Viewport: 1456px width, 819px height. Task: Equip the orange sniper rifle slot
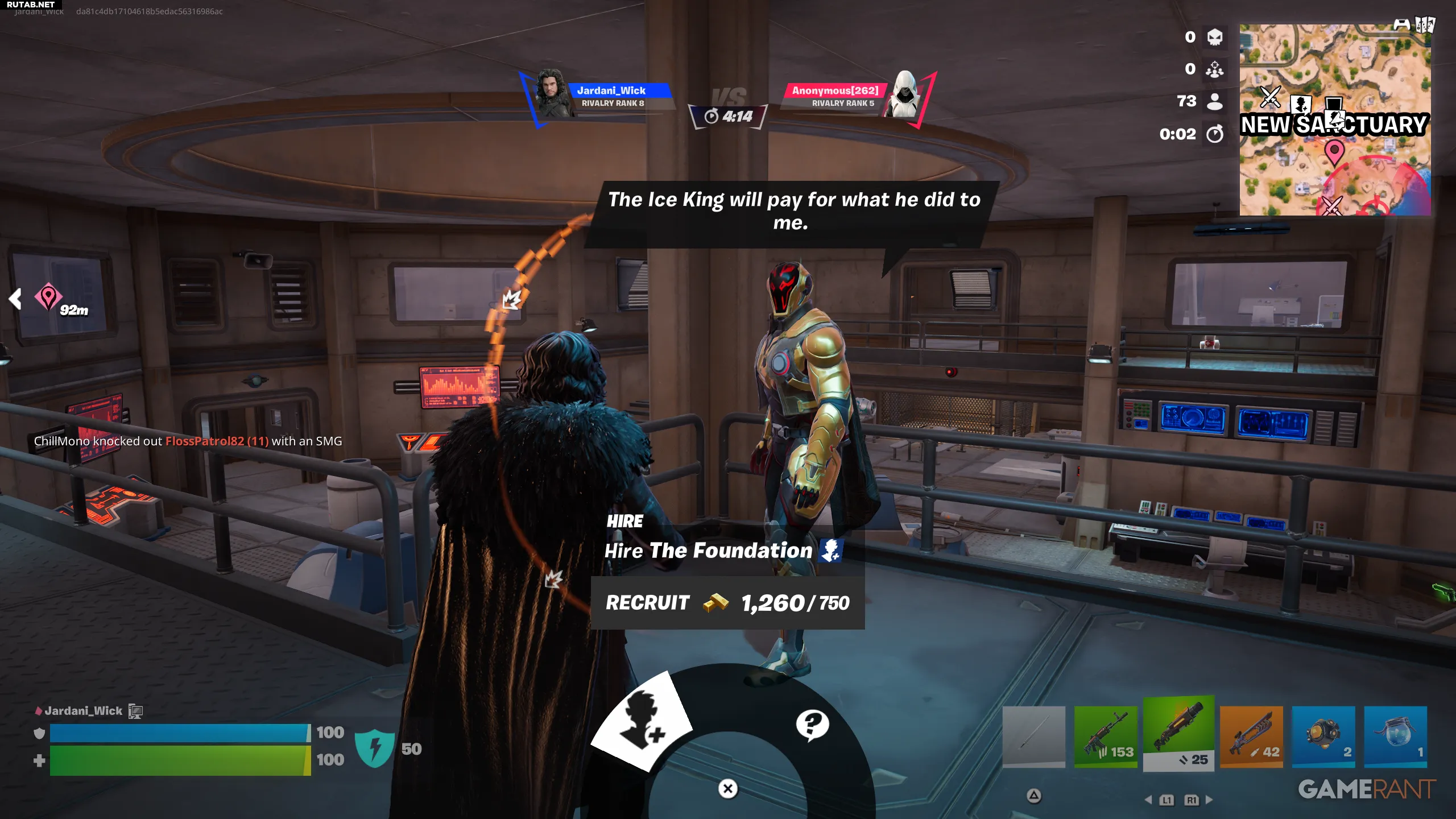tap(1251, 737)
